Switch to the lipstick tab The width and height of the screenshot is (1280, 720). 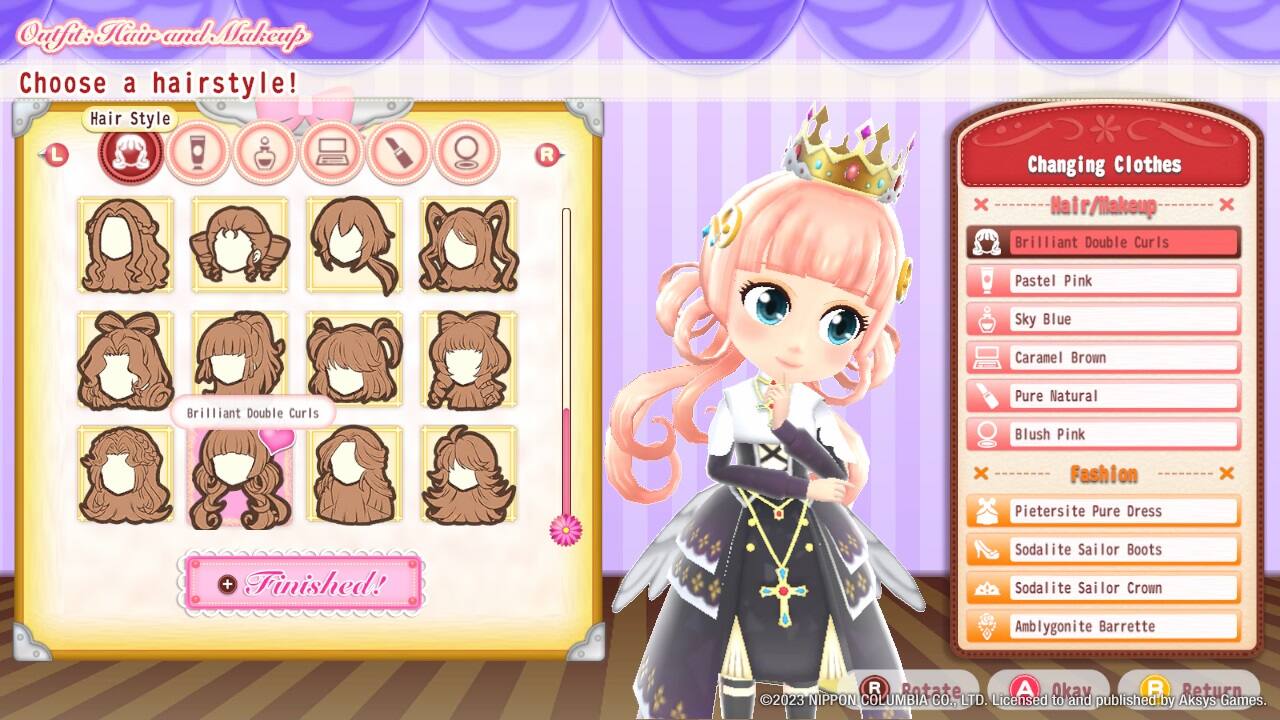click(399, 152)
